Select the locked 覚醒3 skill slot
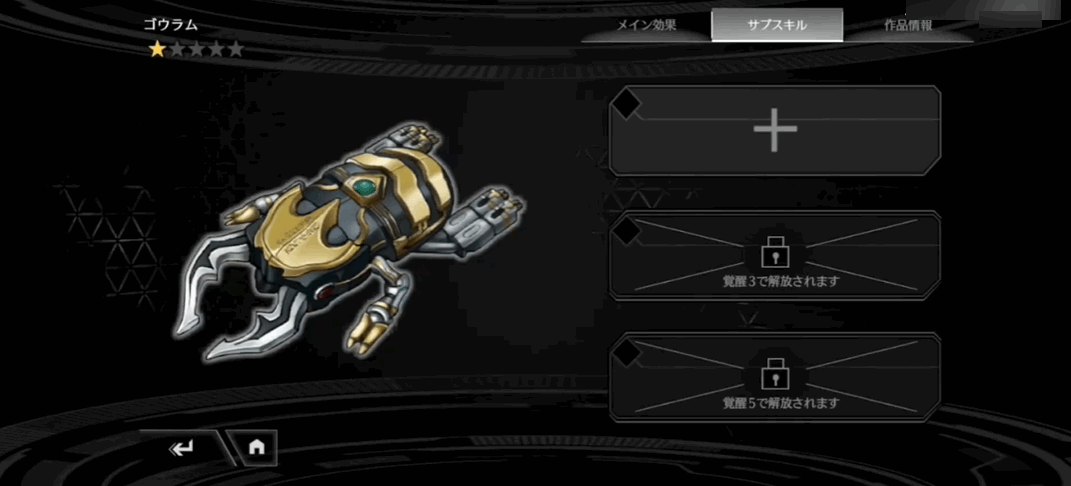This screenshot has height=486, width=1071. click(x=775, y=256)
